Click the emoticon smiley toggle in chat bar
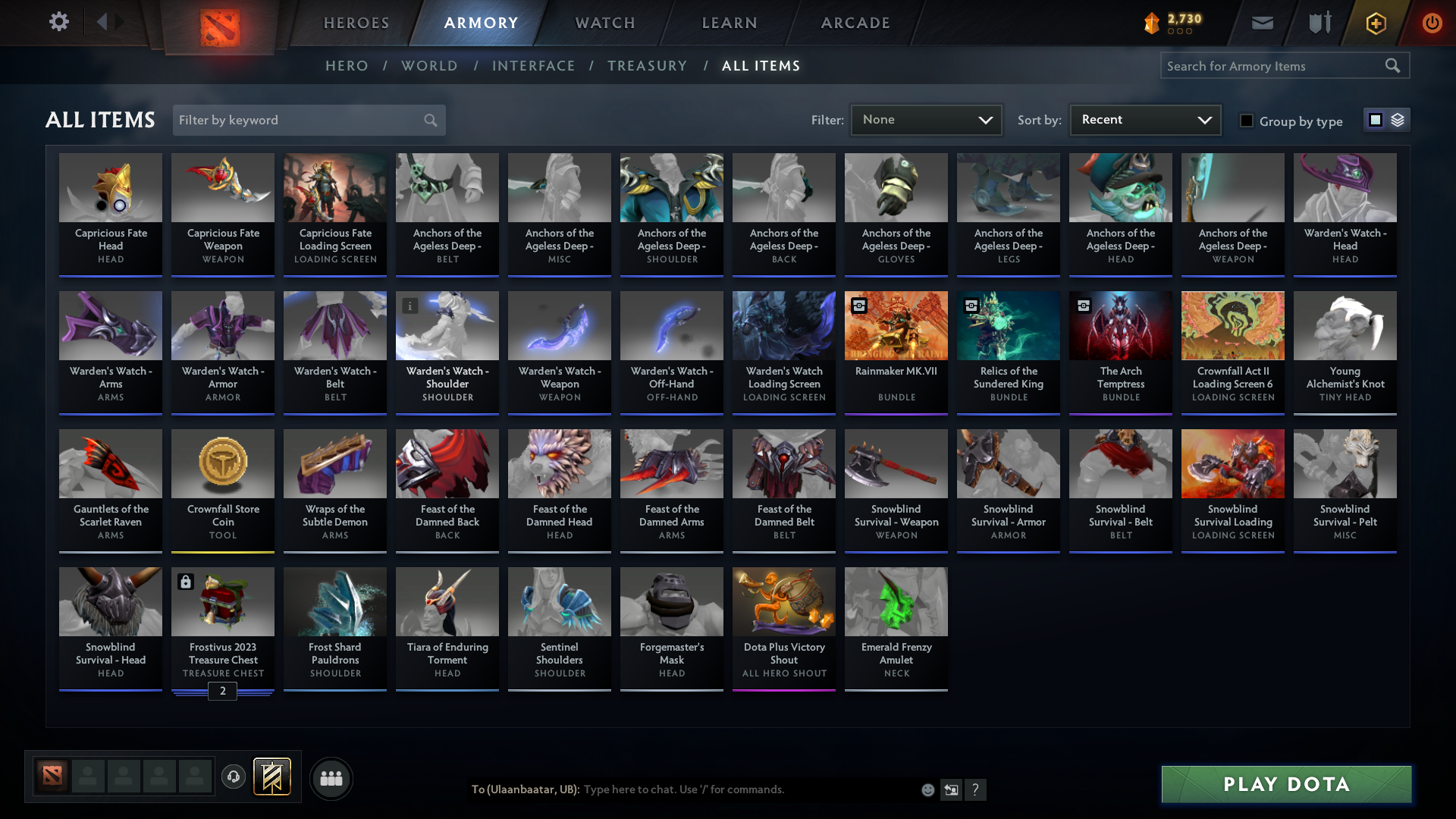This screenshot has width=1456, height=819. 927,789
